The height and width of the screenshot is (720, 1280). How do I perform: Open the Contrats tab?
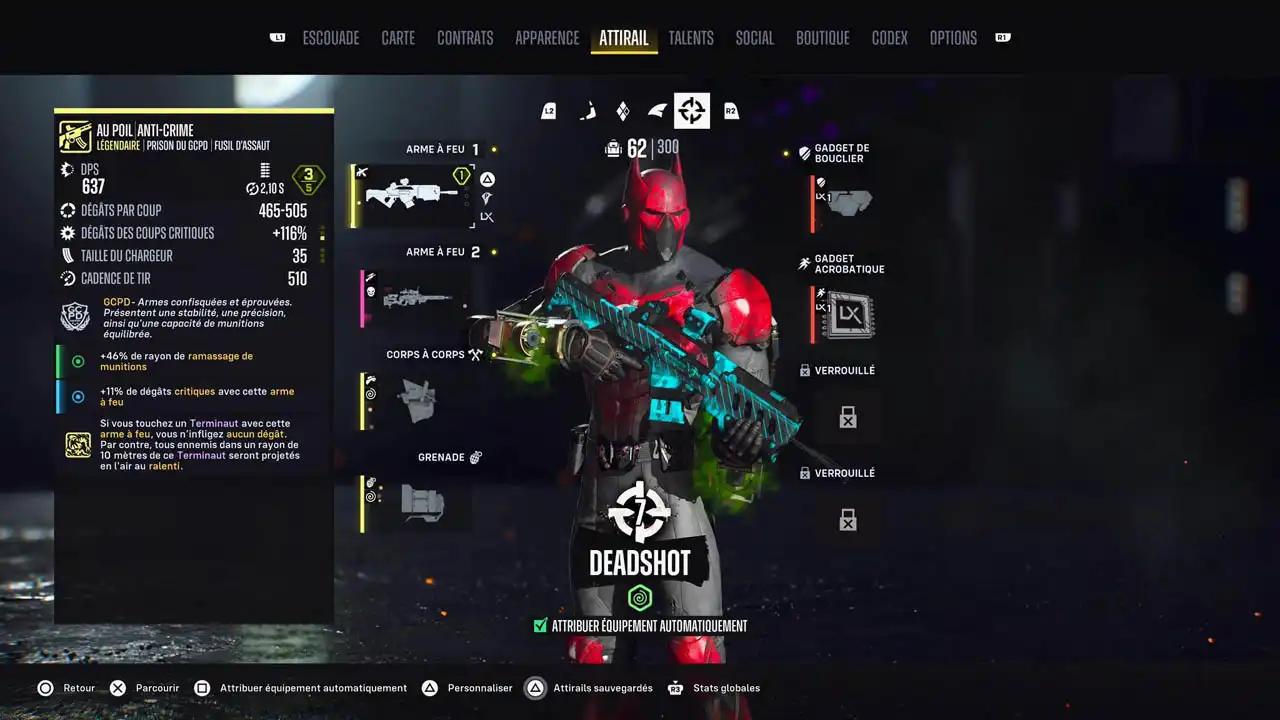tap(465, 38)
